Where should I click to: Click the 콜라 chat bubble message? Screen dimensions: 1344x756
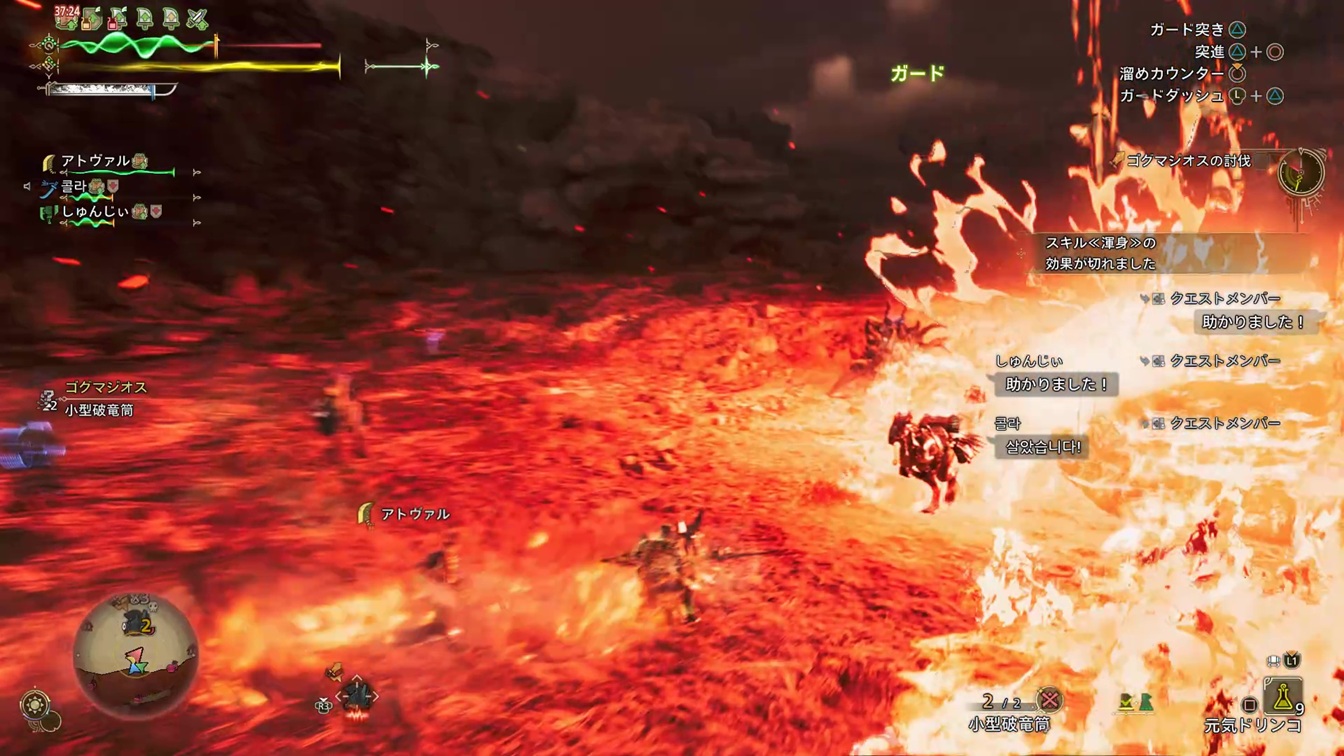click(x=1042, y=447)
